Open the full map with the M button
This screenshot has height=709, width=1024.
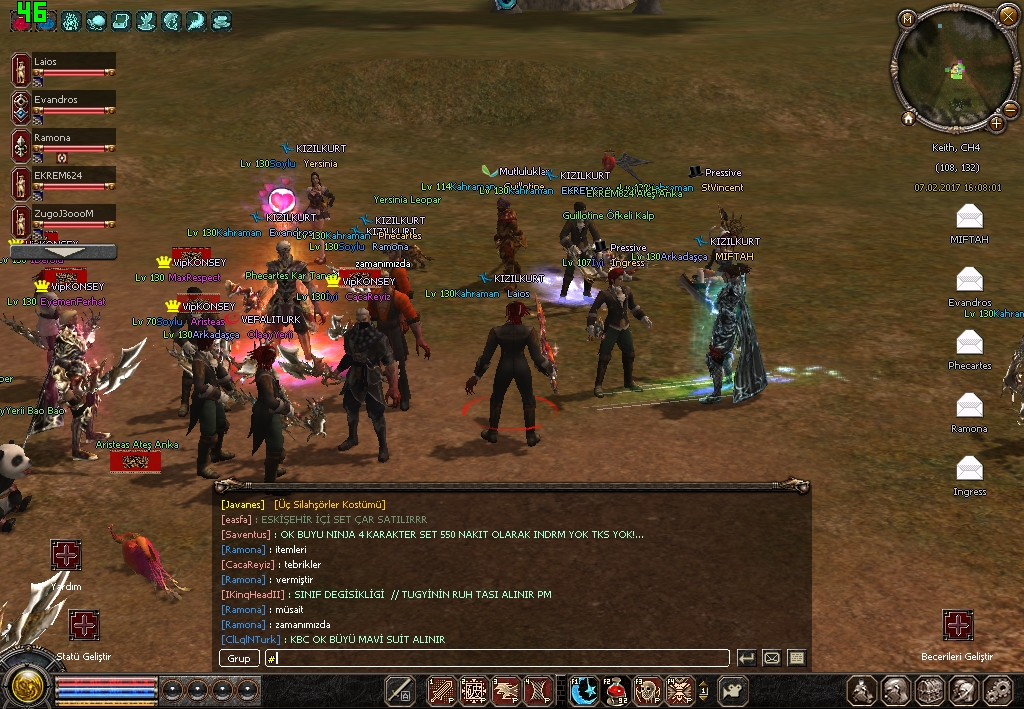click(907, 19)
